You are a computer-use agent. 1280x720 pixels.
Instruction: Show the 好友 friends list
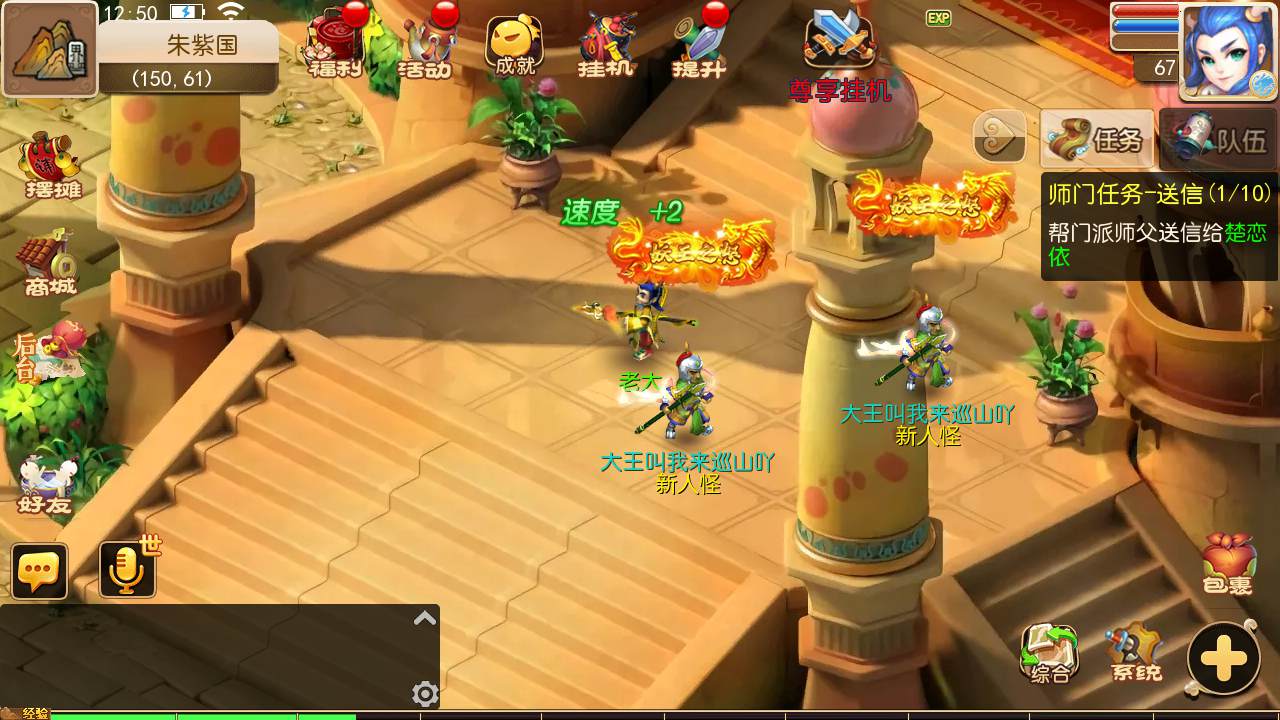tap(46, 484)
